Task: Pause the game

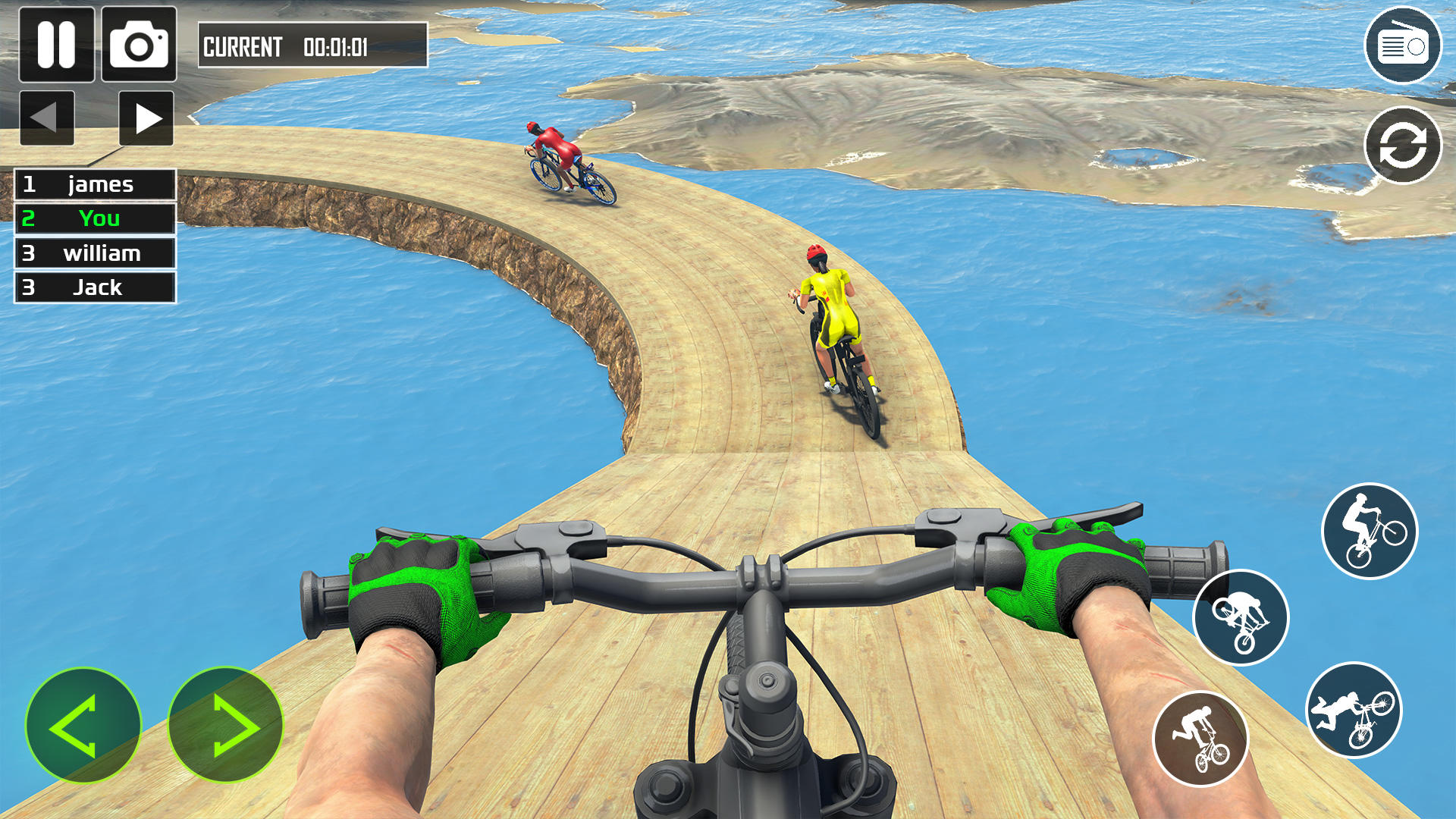Action: [57, 45]
